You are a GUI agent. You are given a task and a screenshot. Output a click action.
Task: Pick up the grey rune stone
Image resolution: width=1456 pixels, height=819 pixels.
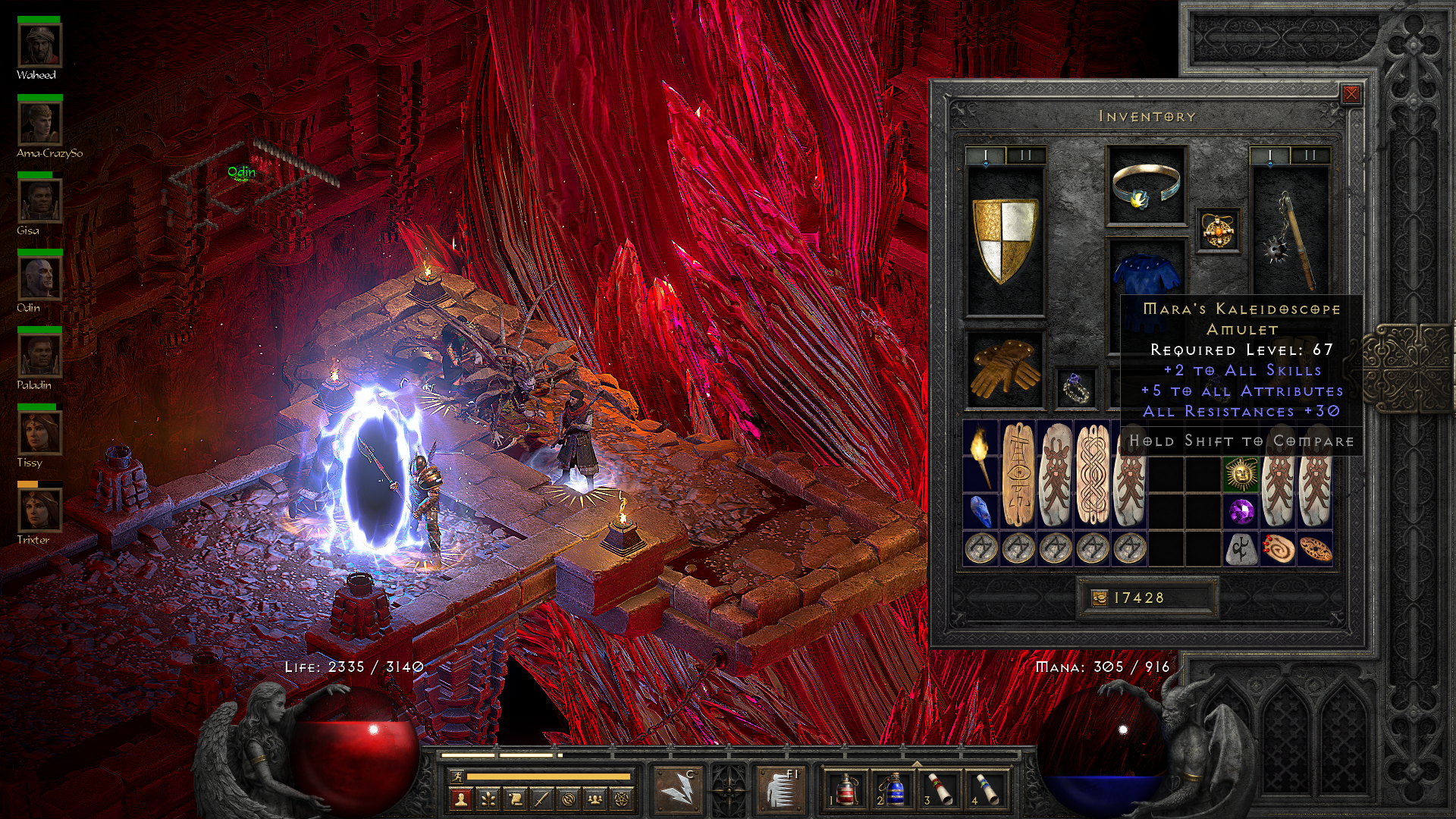(x=1241, y=549)
